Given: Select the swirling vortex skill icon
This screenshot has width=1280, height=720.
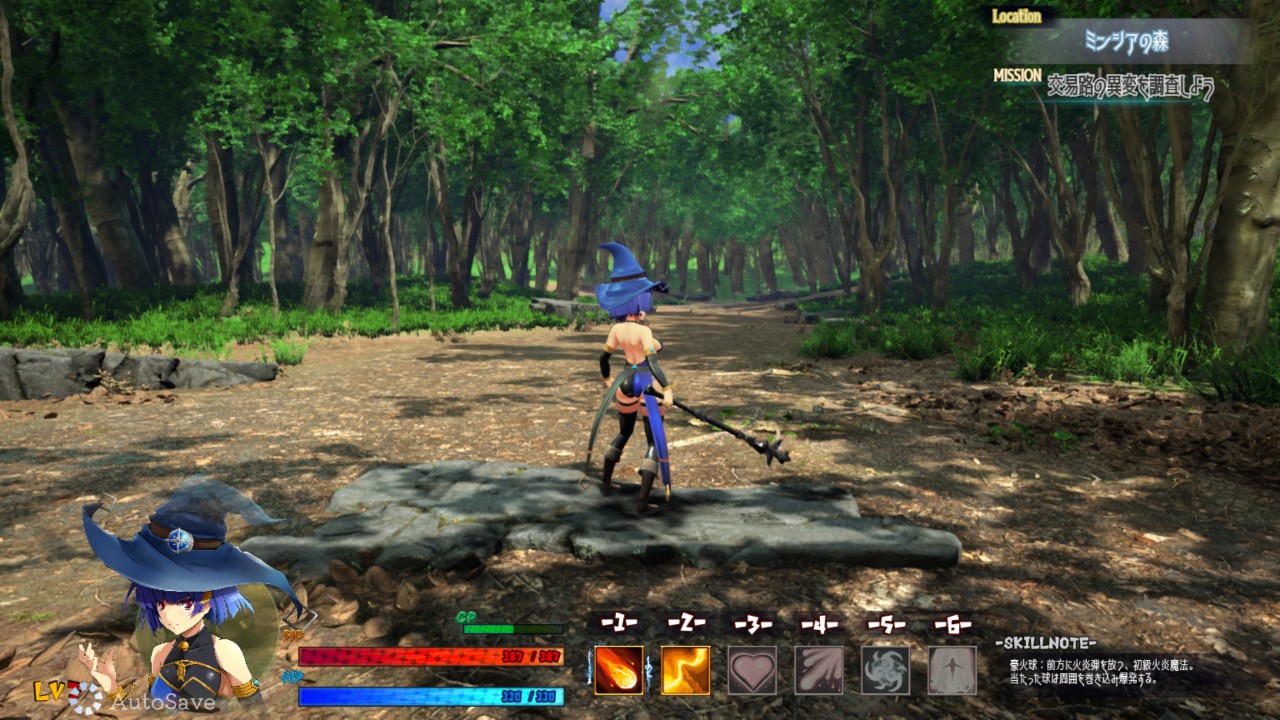Looking at the screenshot, I should coord(885,670).
